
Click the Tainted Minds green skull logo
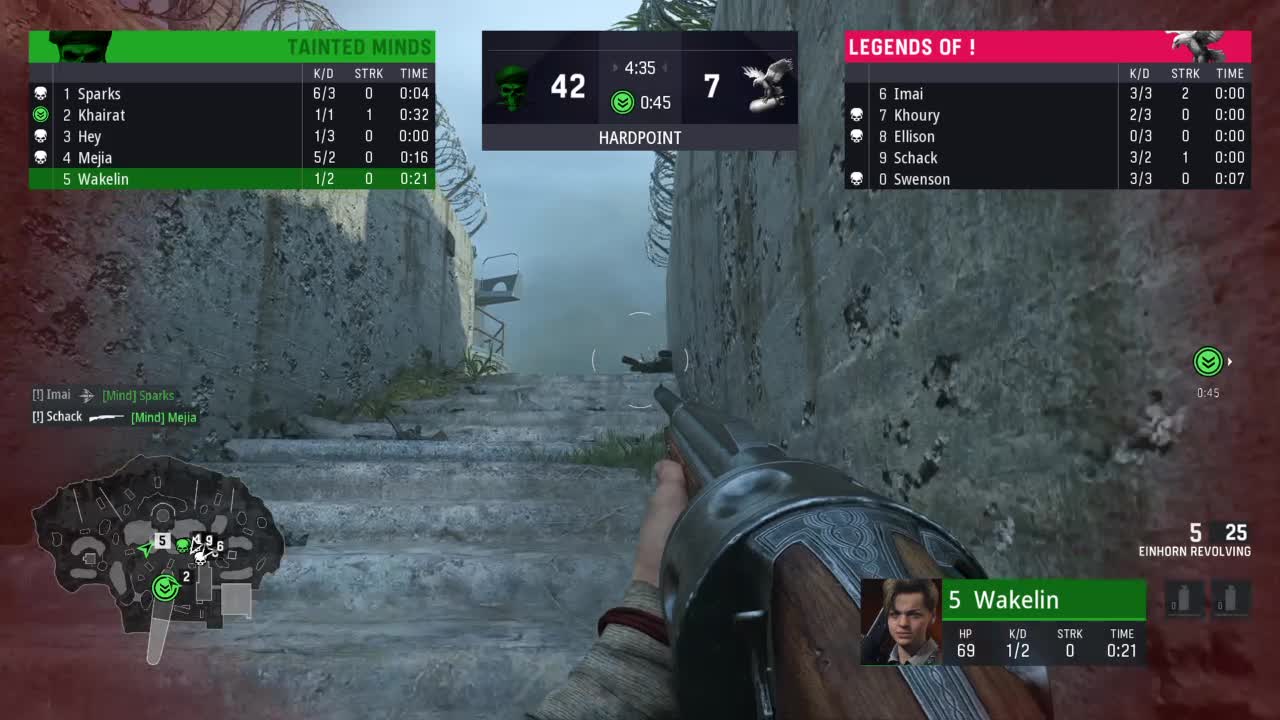pos(512,87)
